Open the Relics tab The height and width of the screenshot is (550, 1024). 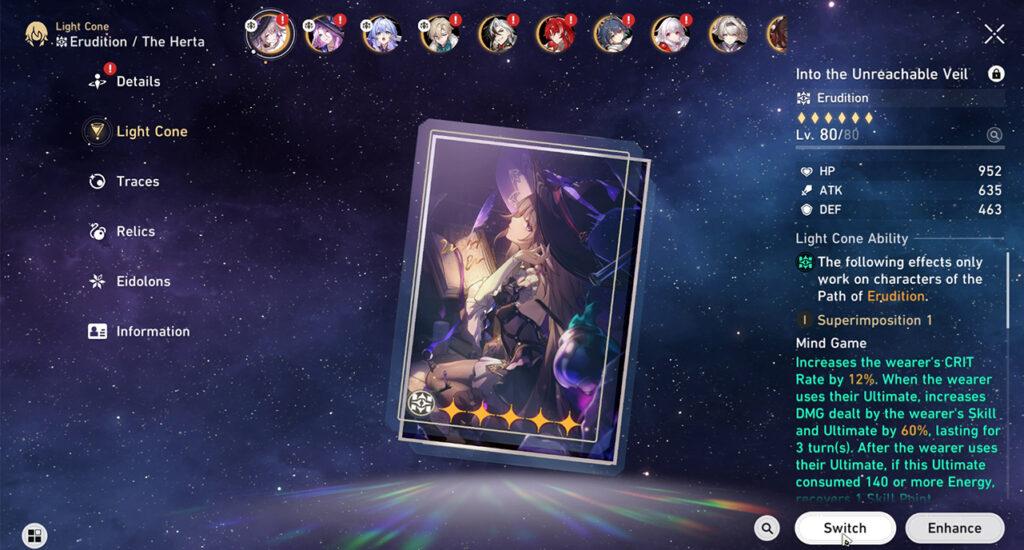click(x=135, y=231)
